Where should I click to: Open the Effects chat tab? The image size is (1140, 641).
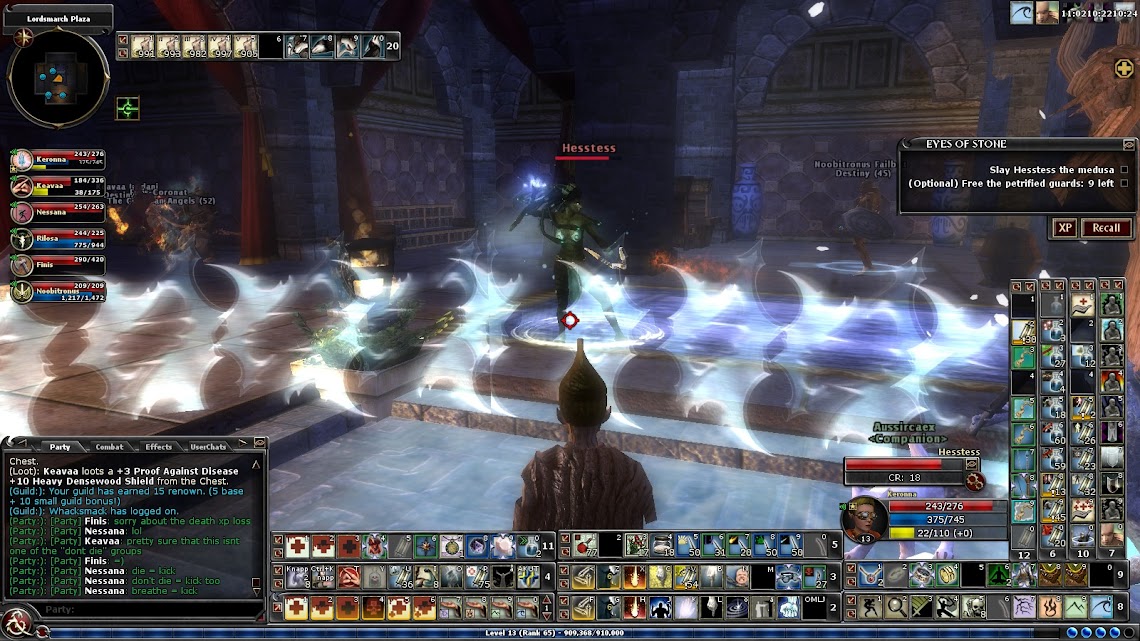(158, 447)
